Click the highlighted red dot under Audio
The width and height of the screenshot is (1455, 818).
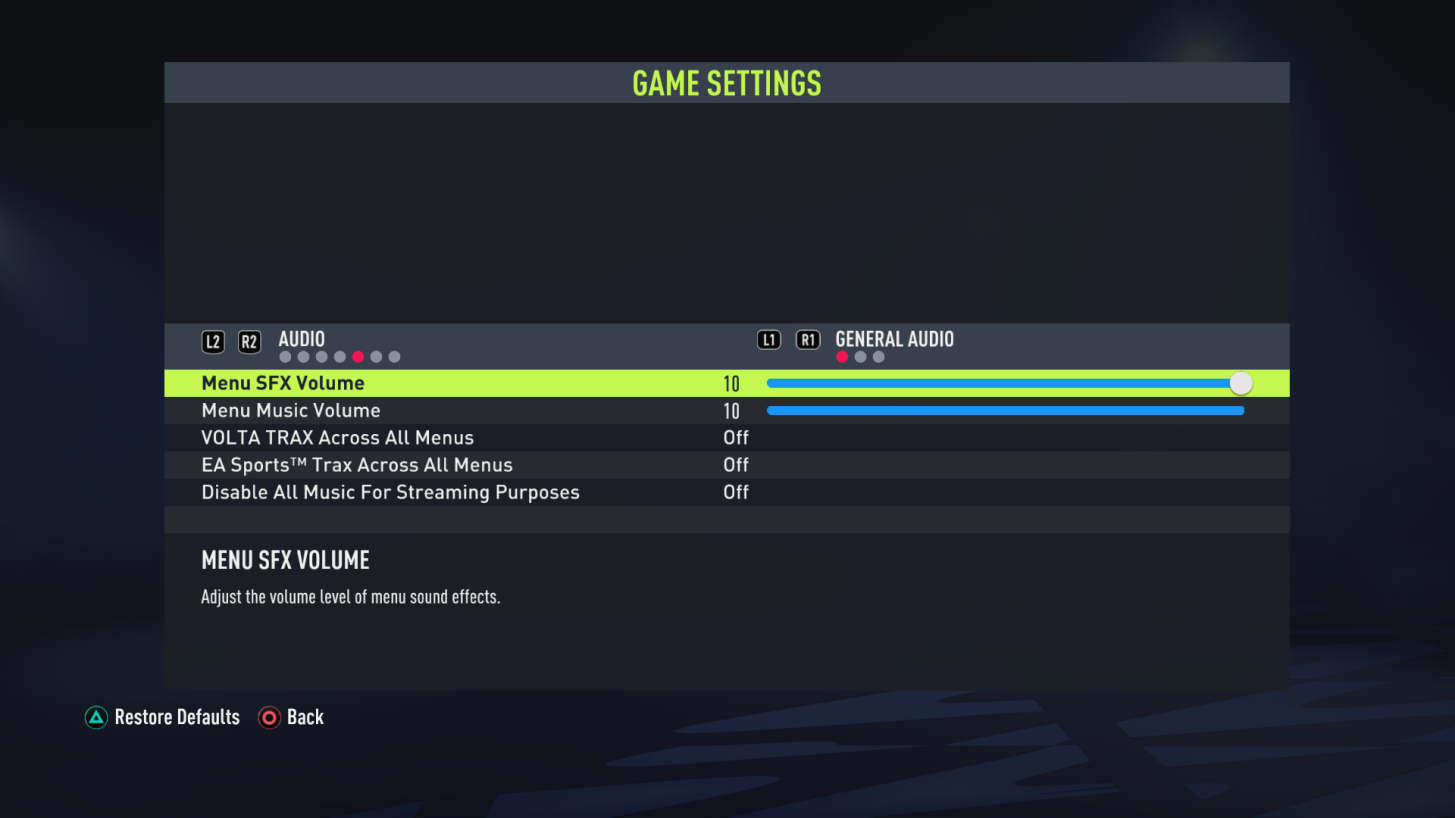click(358, 356)
